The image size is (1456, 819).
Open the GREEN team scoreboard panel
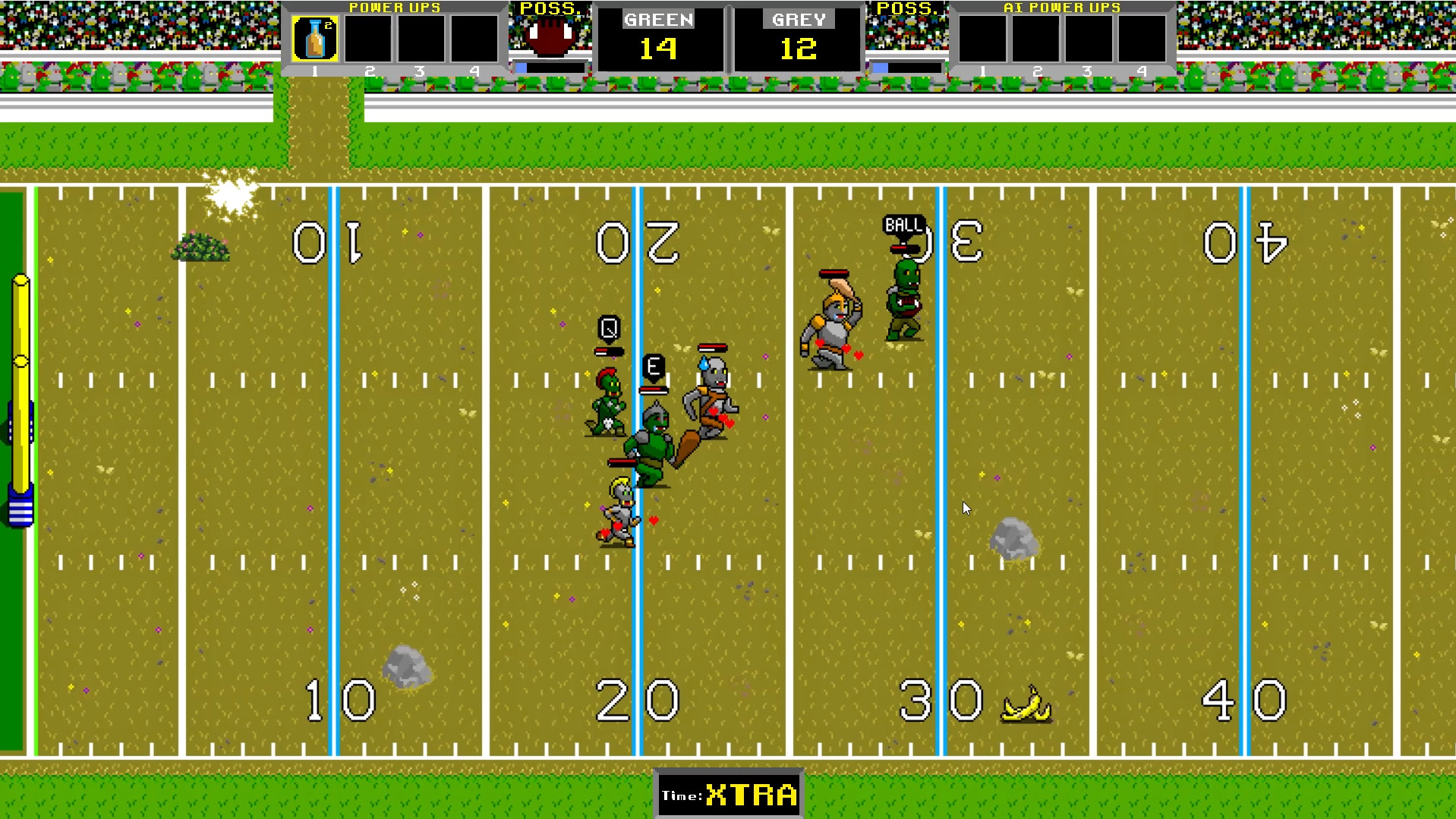[658, 38]
